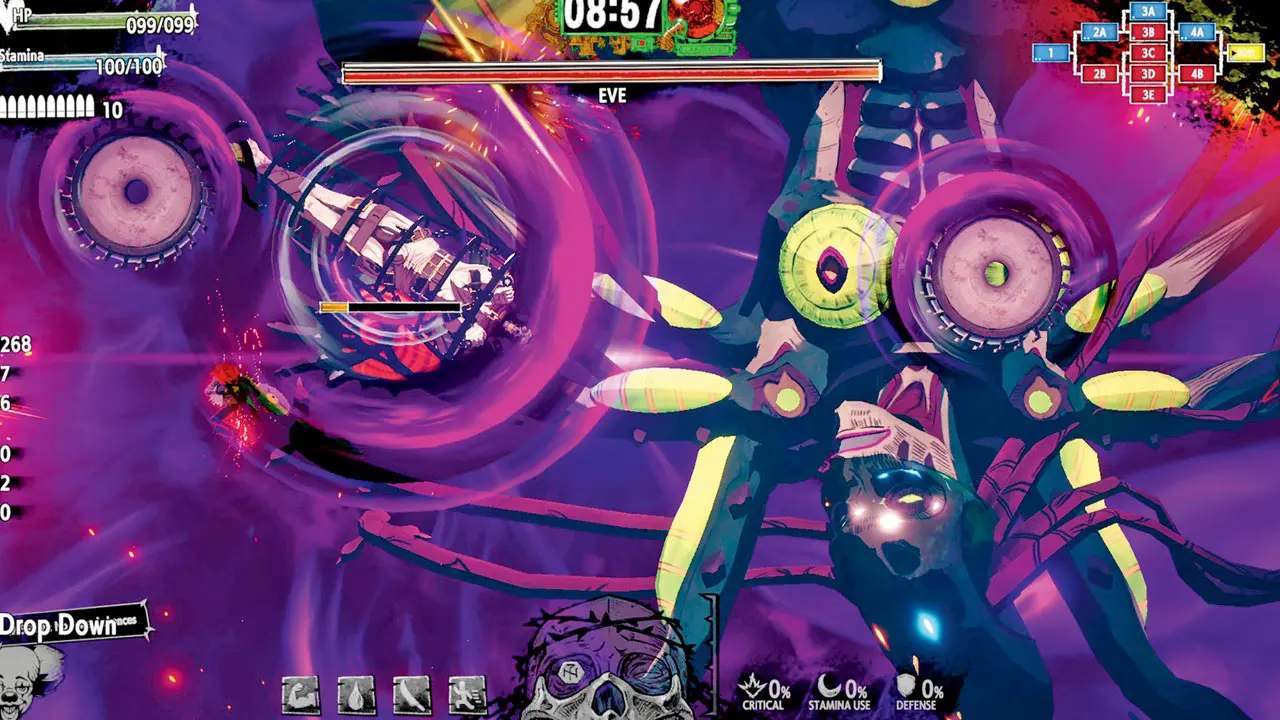The height and width of the screenshot is (720, 1280).
Task: Choose stage 2A on the route map
Action: coord(1099,33)
